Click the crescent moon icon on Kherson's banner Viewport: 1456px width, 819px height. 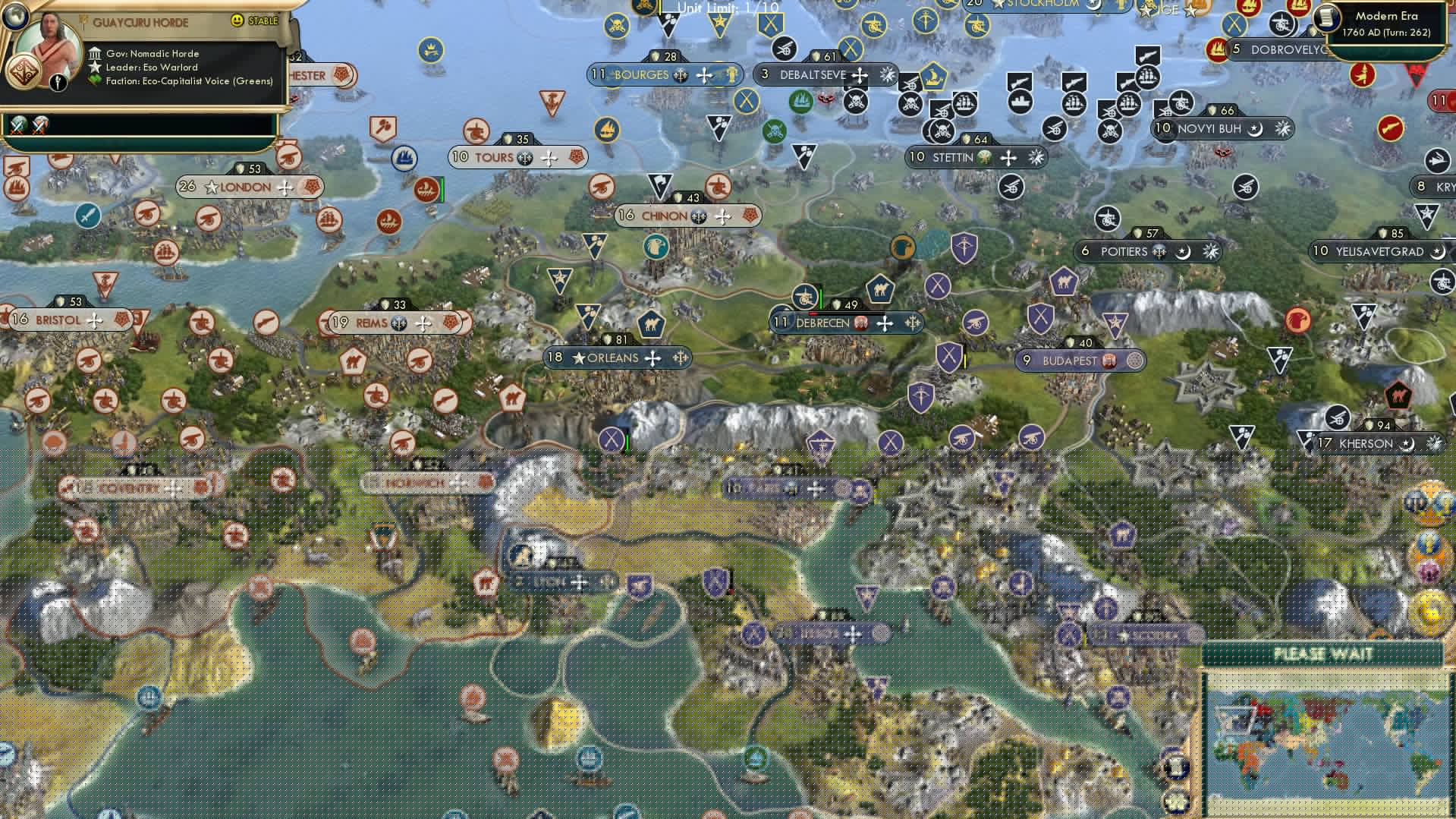tap(1409, 443)
